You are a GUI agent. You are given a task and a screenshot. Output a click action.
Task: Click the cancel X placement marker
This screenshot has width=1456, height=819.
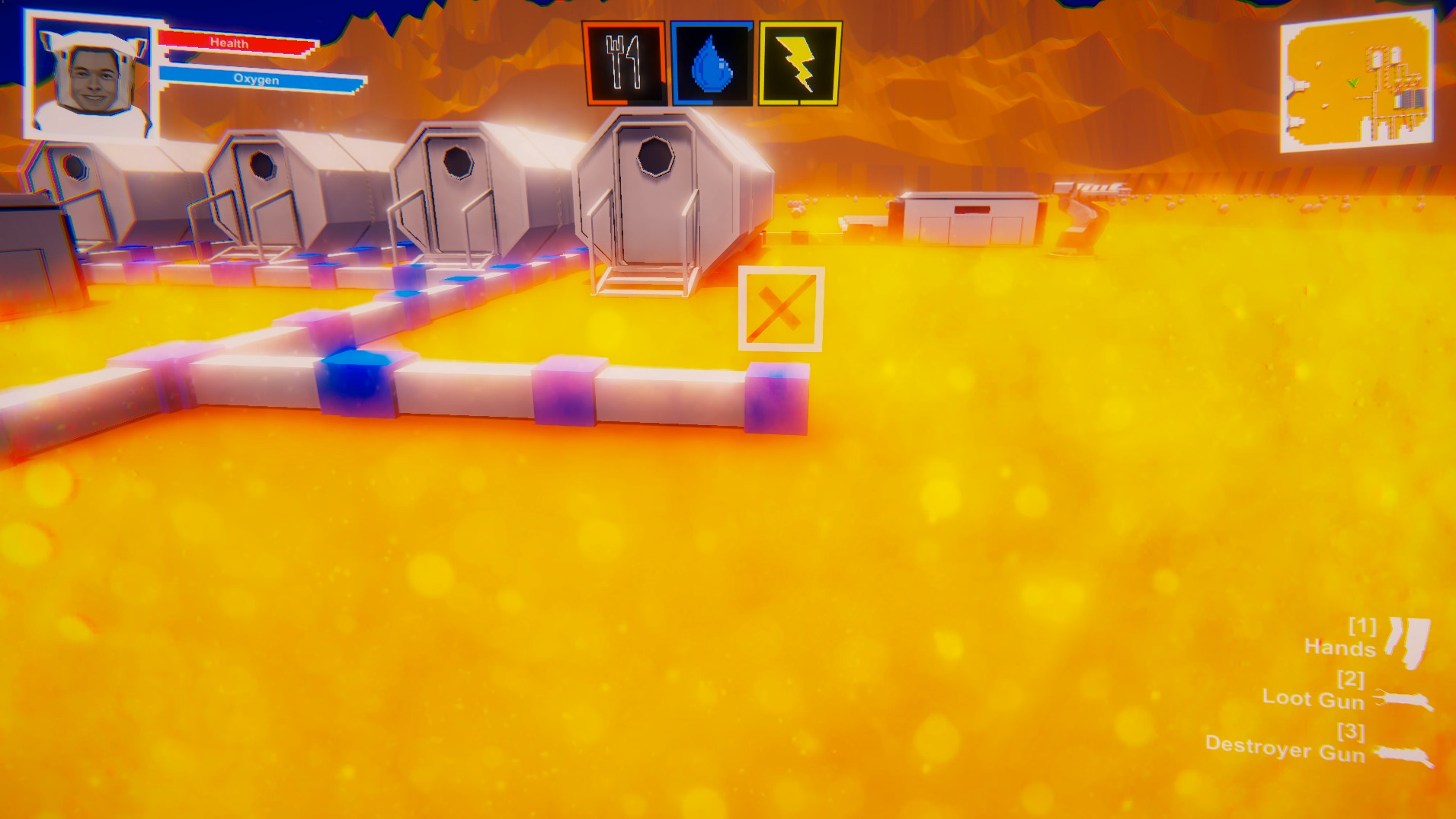point(780,309)
